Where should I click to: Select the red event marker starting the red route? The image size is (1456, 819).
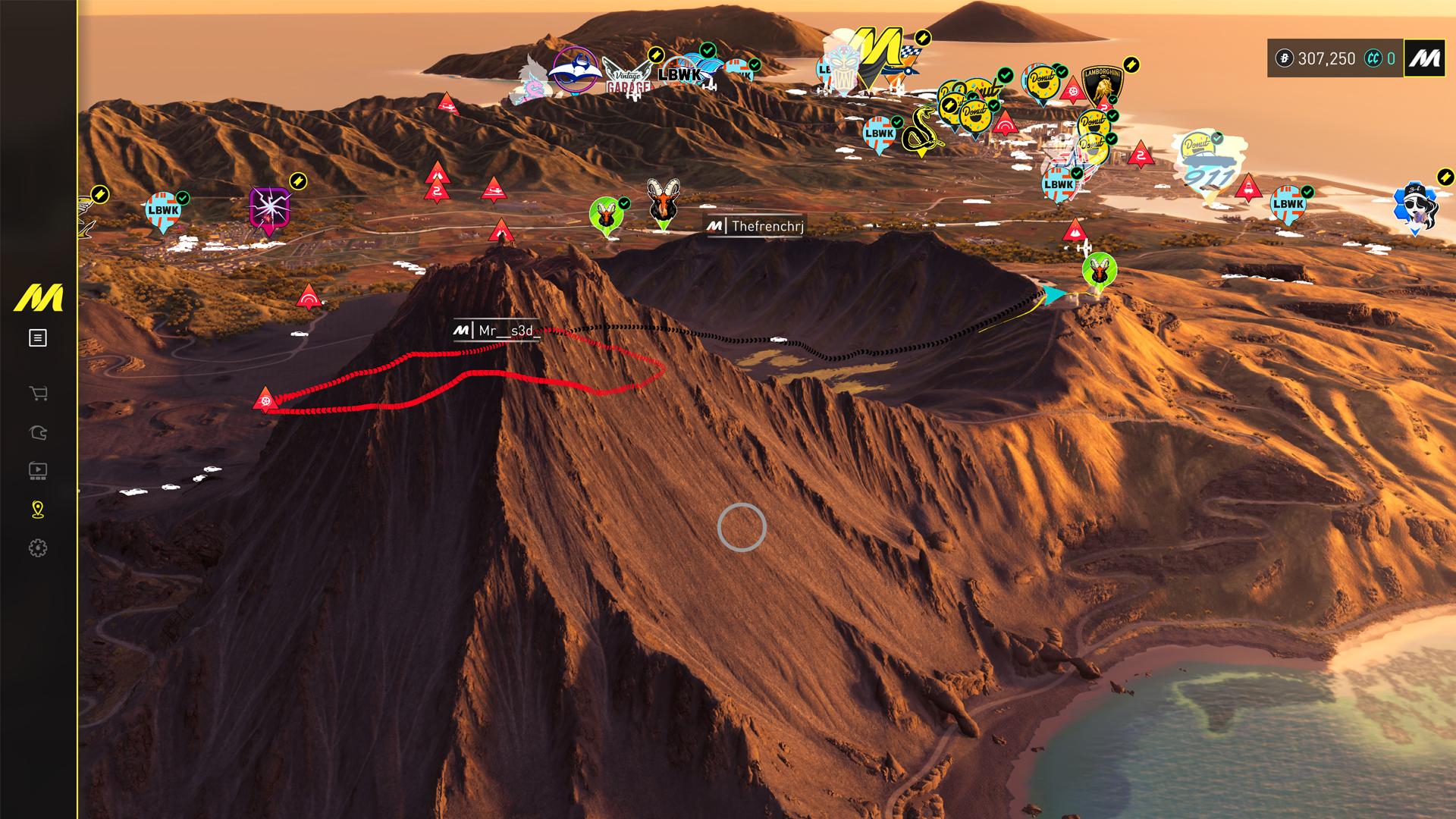tap(265, 399)
